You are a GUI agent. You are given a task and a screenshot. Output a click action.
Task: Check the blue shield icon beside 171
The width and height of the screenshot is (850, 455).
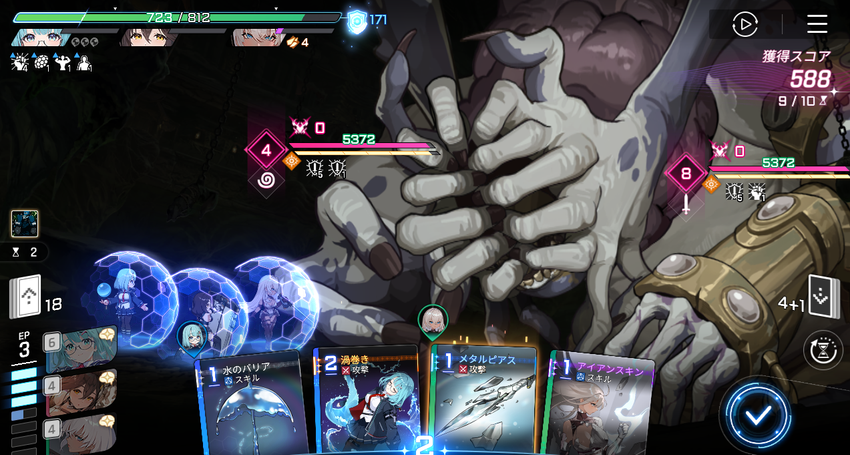pyautogui.click(x=355, y=20)
